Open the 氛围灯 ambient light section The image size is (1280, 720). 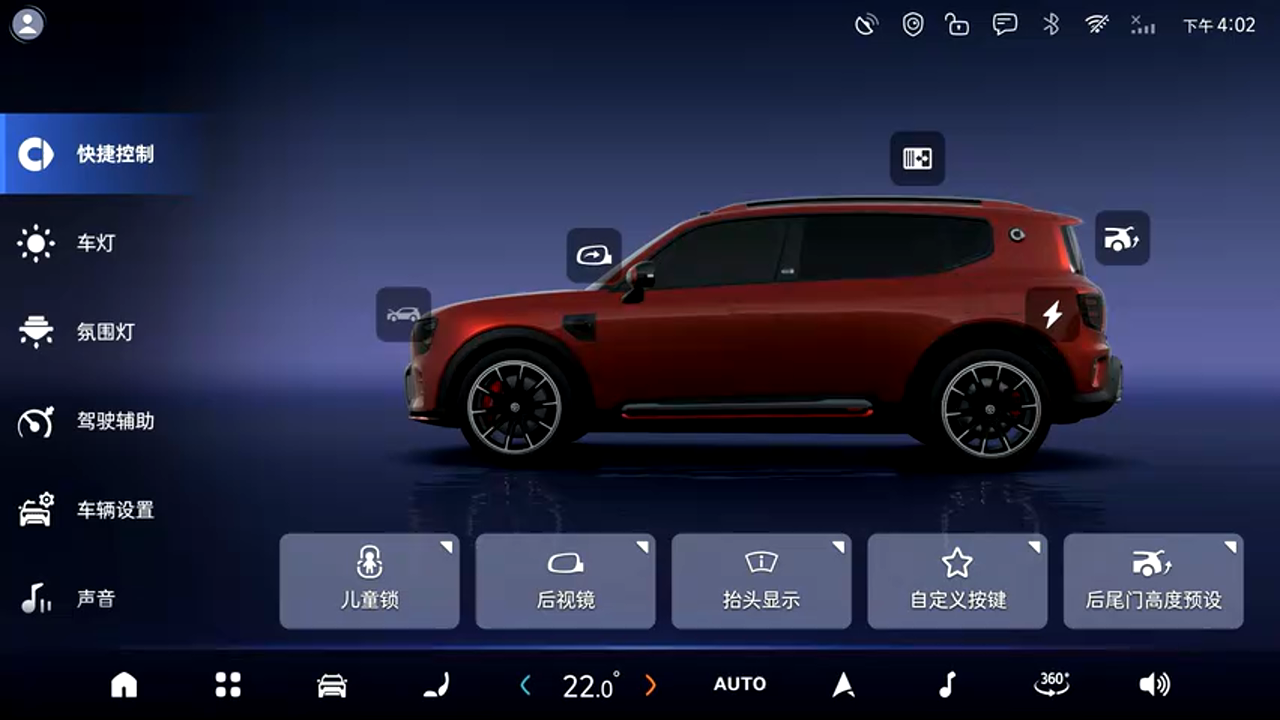pyautogui.click(x=104, y=332)
